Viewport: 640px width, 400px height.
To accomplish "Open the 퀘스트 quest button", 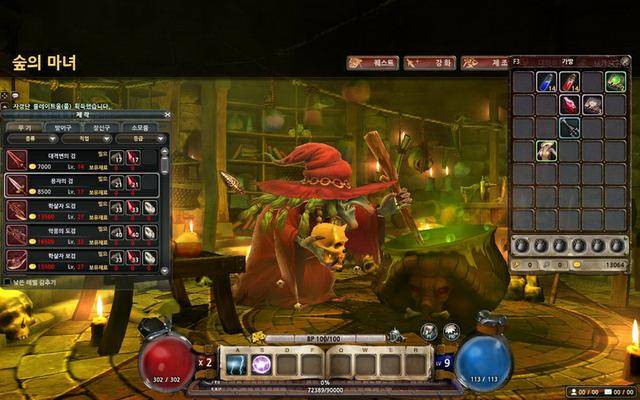I will coord(373,63).
